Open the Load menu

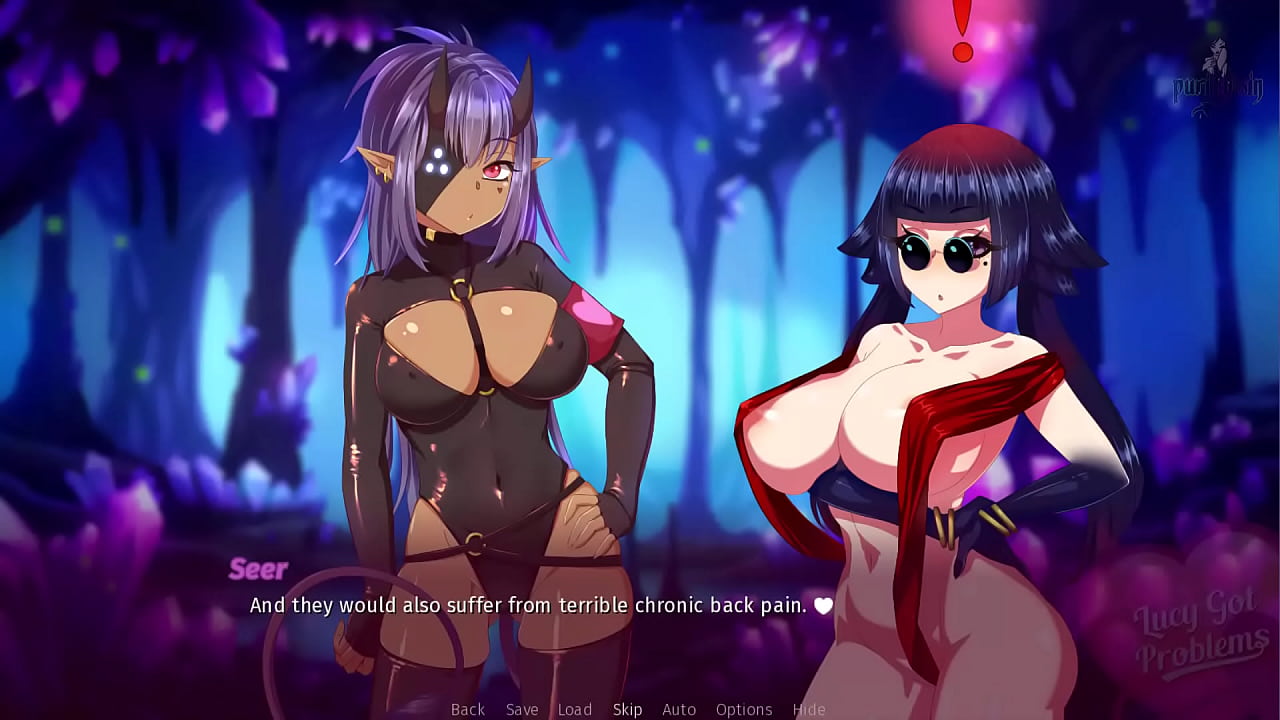(575, 709)
